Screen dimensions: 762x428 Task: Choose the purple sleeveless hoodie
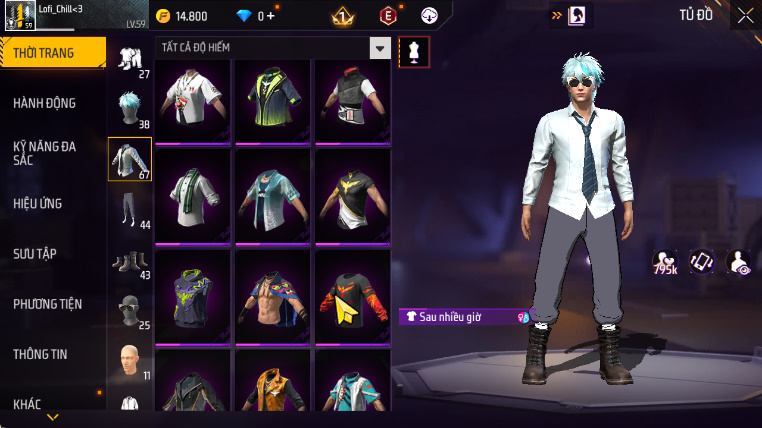(193, 296)
